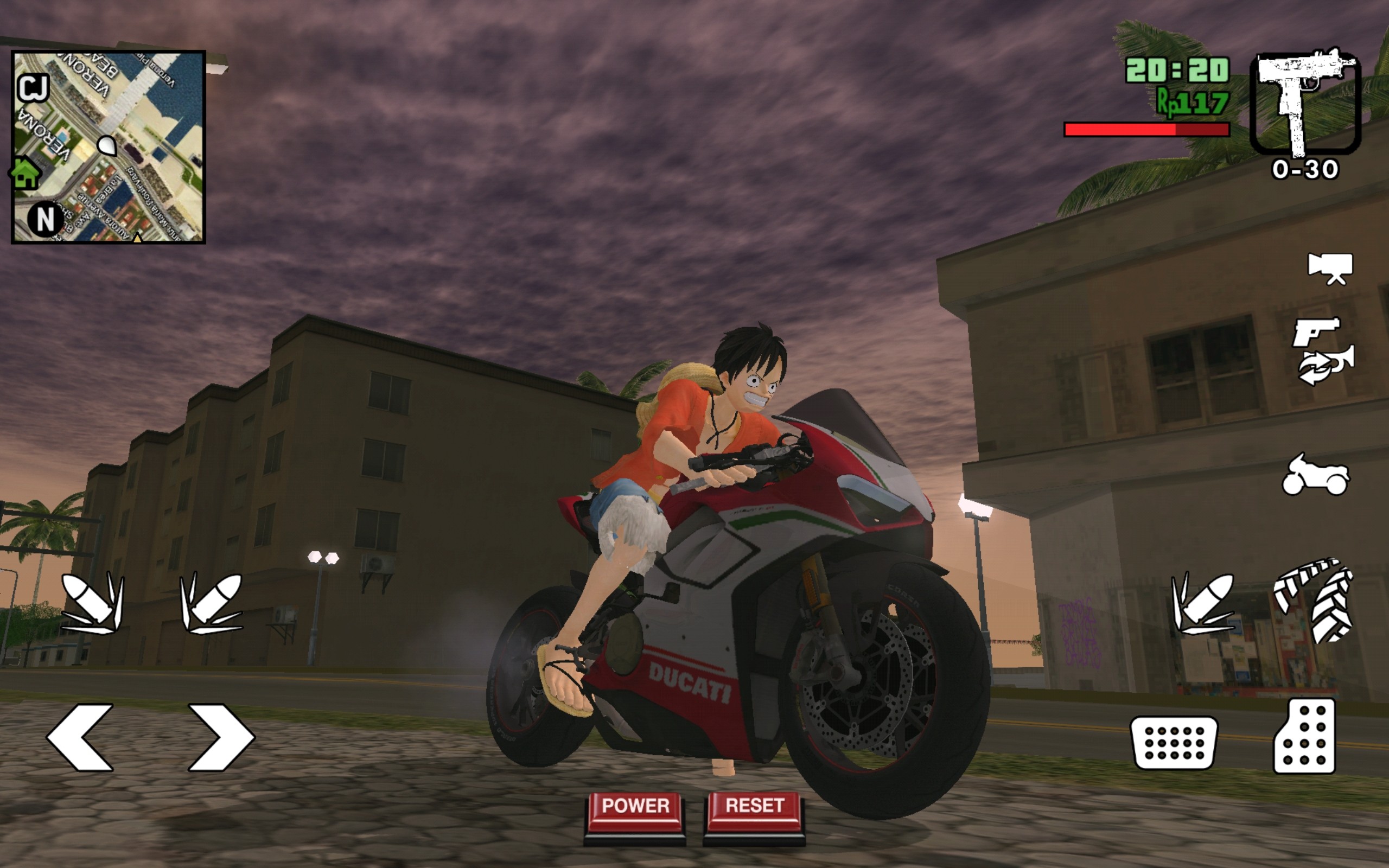Tap the Uzi weapon icon
The width and height of the screenshot is (1389, 868).
pos(1304,103)
